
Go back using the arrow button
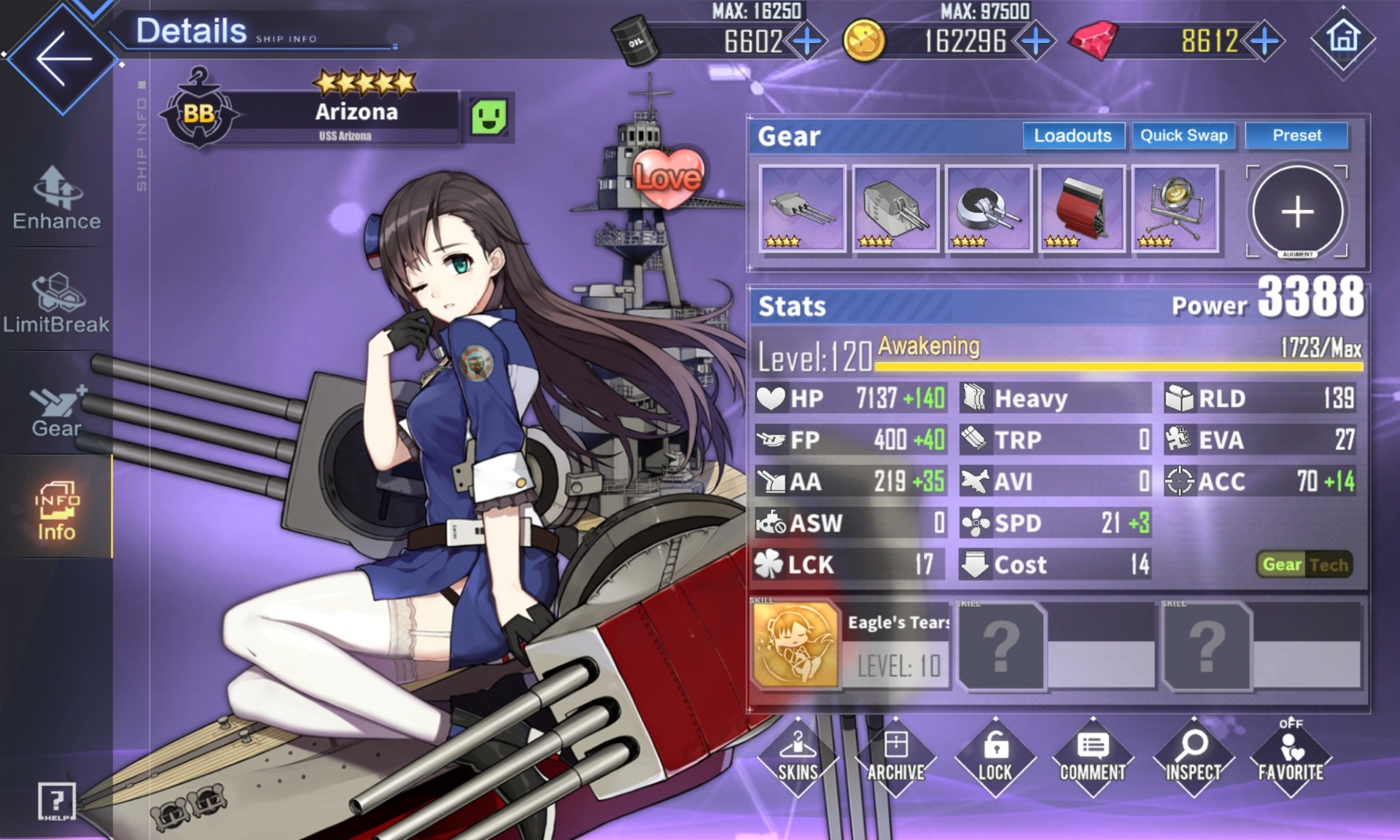(62, 58)
